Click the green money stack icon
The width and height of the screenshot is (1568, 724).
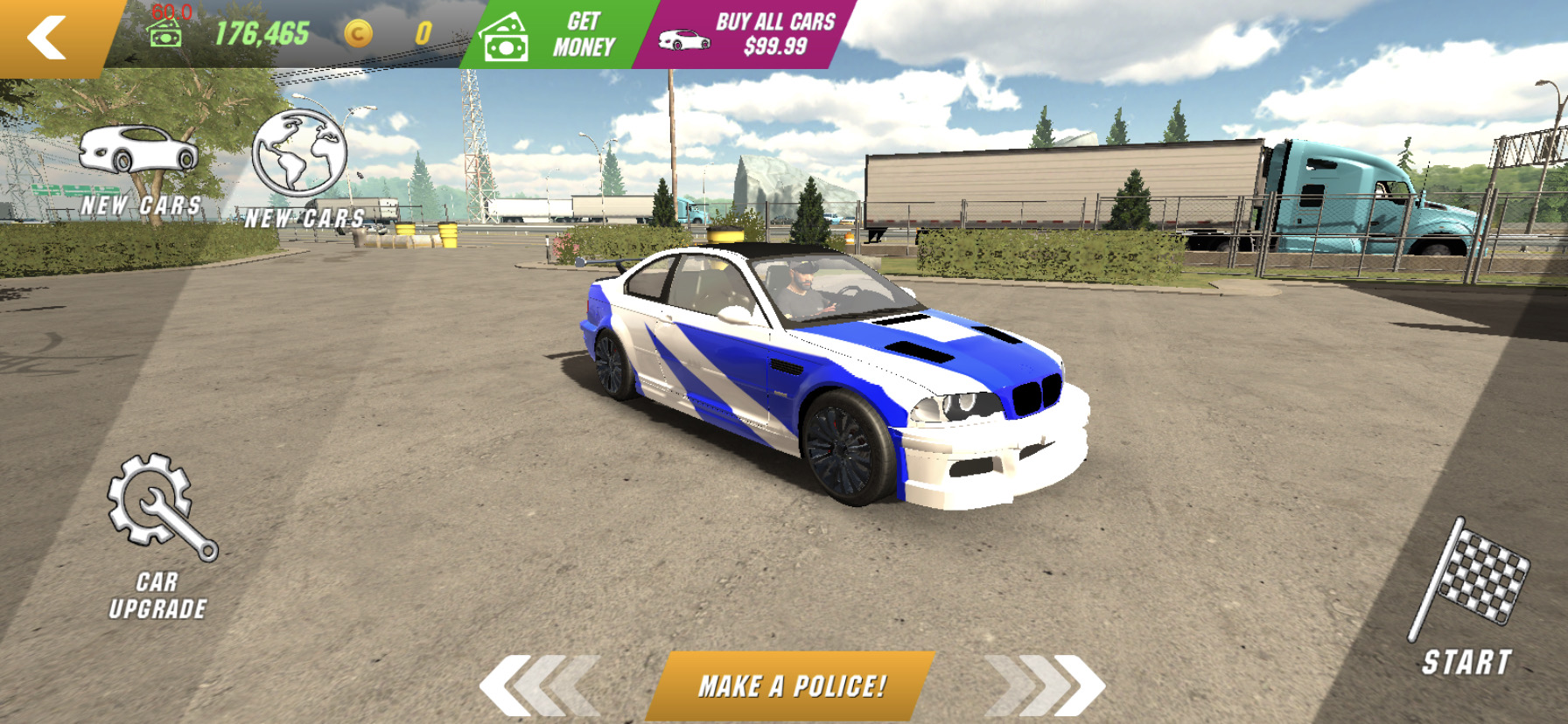point(166,35)
